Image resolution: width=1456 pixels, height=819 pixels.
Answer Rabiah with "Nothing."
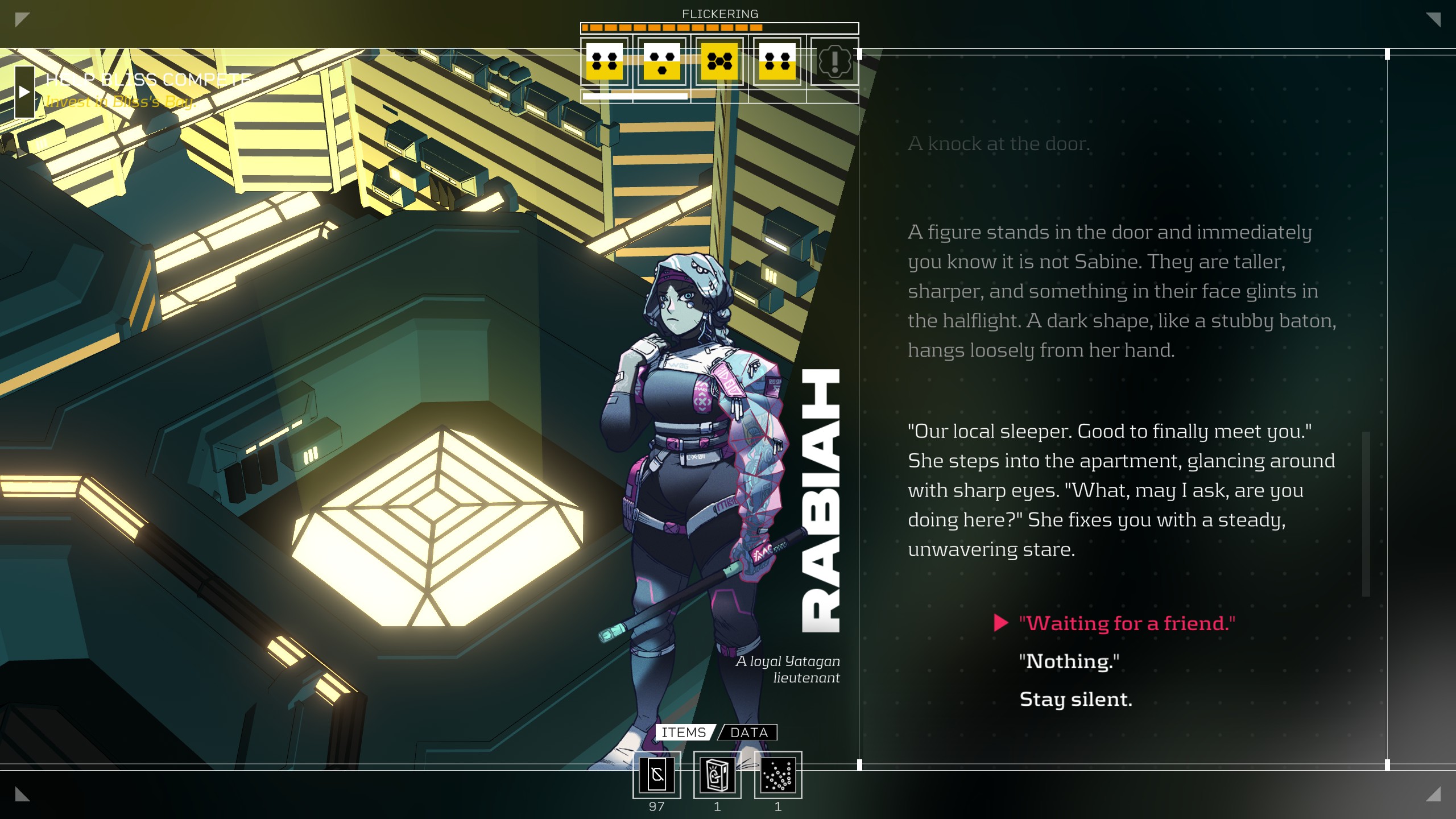click(1069, 661)
